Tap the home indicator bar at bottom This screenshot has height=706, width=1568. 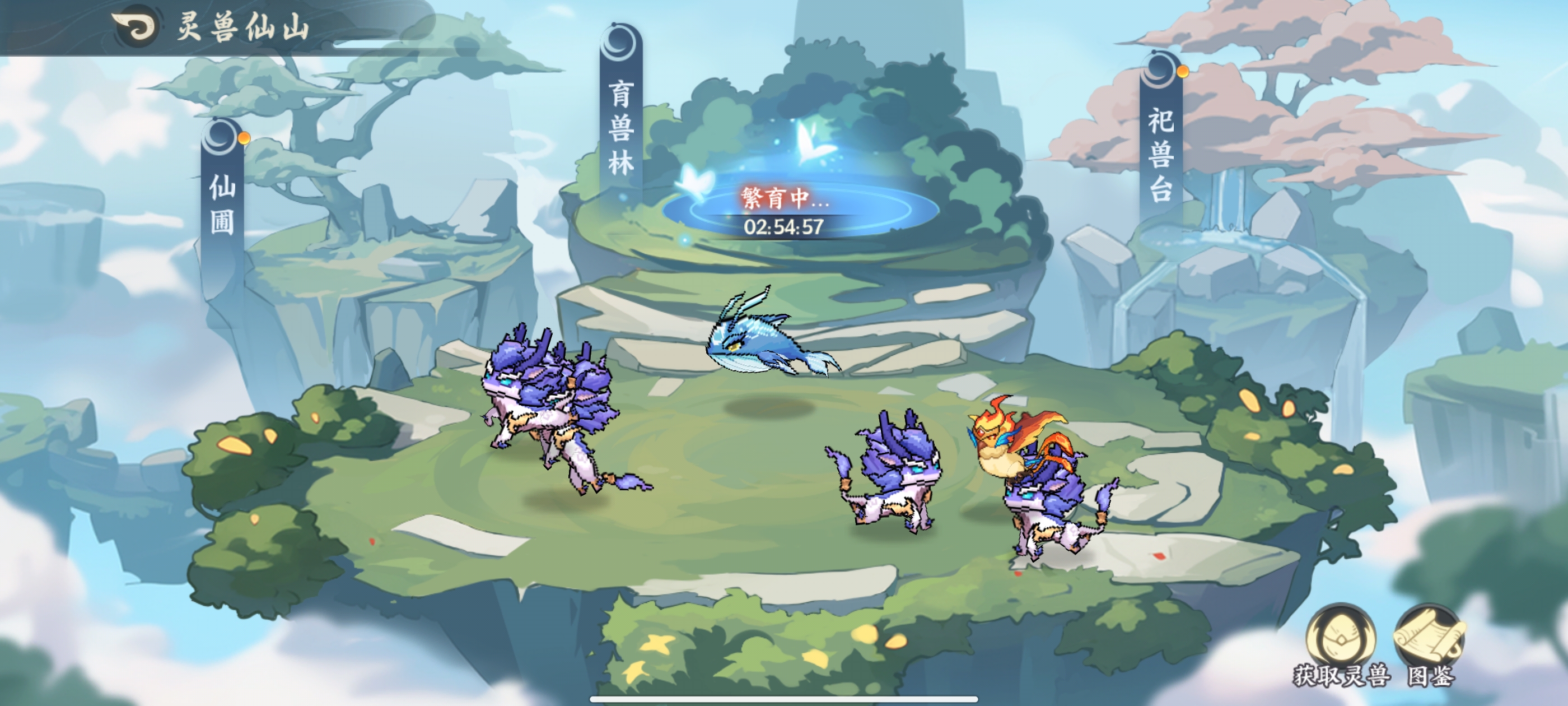pyautogui.click(x=784, y=699)
